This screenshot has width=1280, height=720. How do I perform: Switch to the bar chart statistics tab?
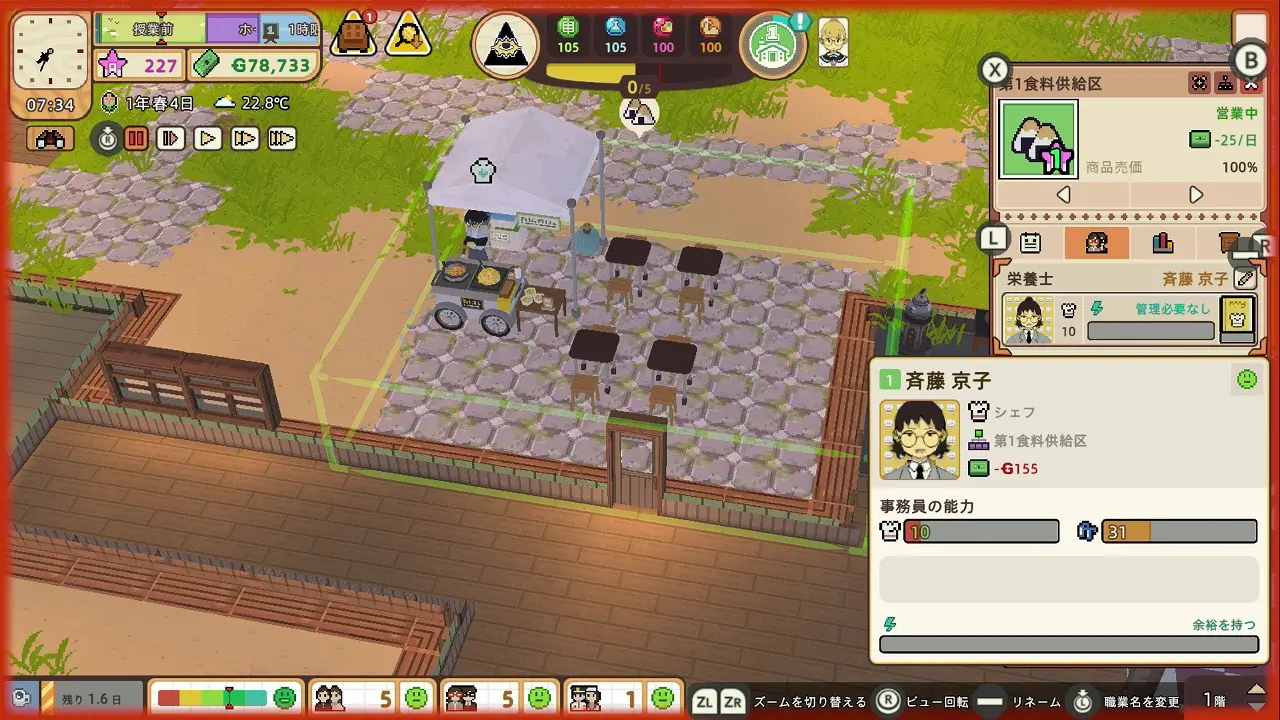coord(1162,243)
